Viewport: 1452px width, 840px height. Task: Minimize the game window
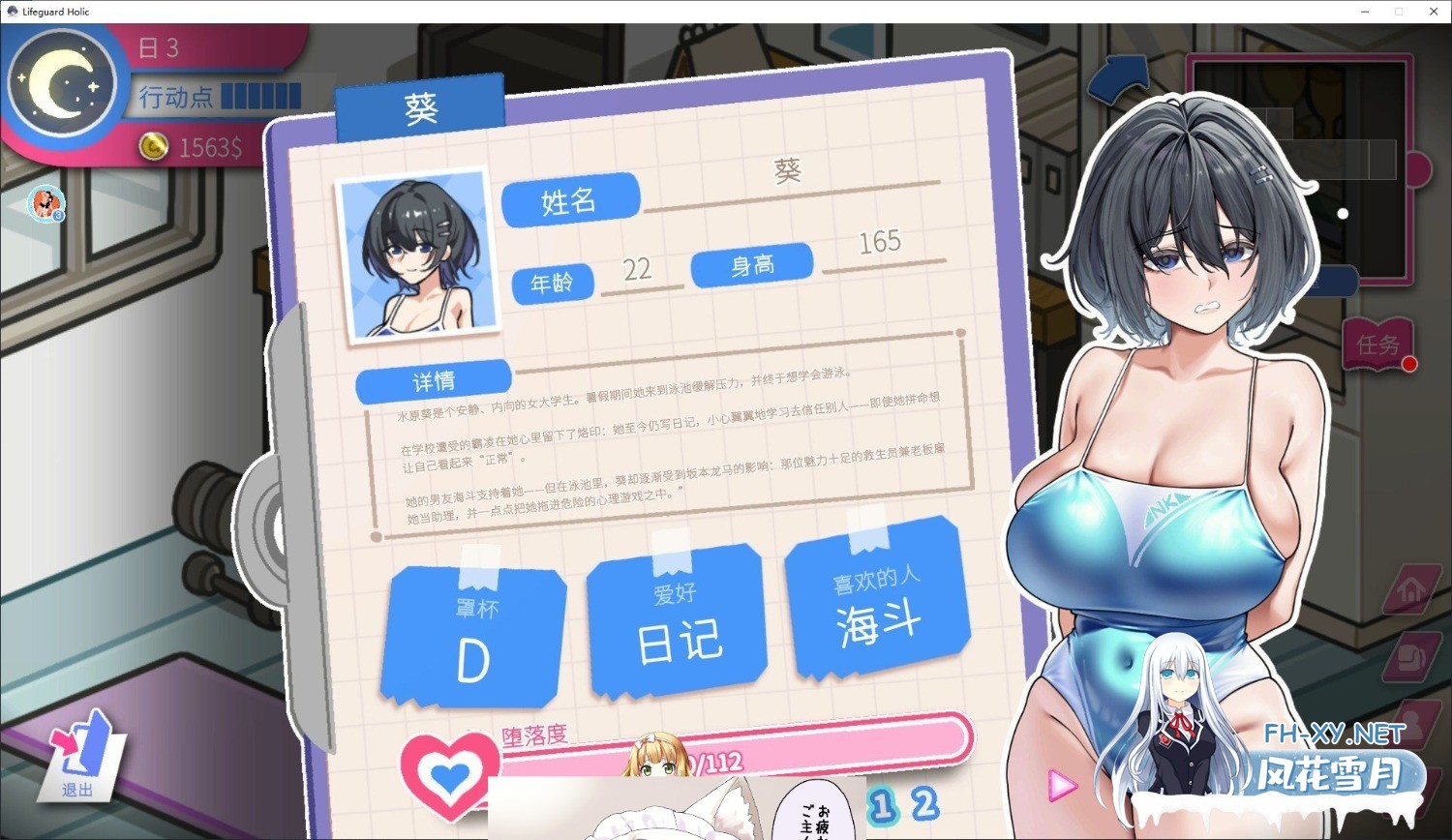tap(1365, 12)
